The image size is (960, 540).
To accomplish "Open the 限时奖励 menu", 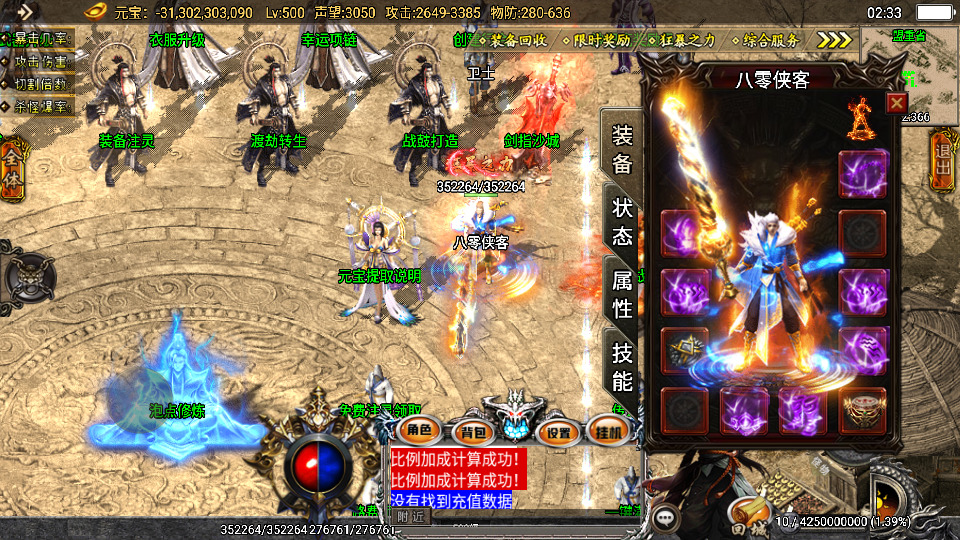I will click(602, 40).
